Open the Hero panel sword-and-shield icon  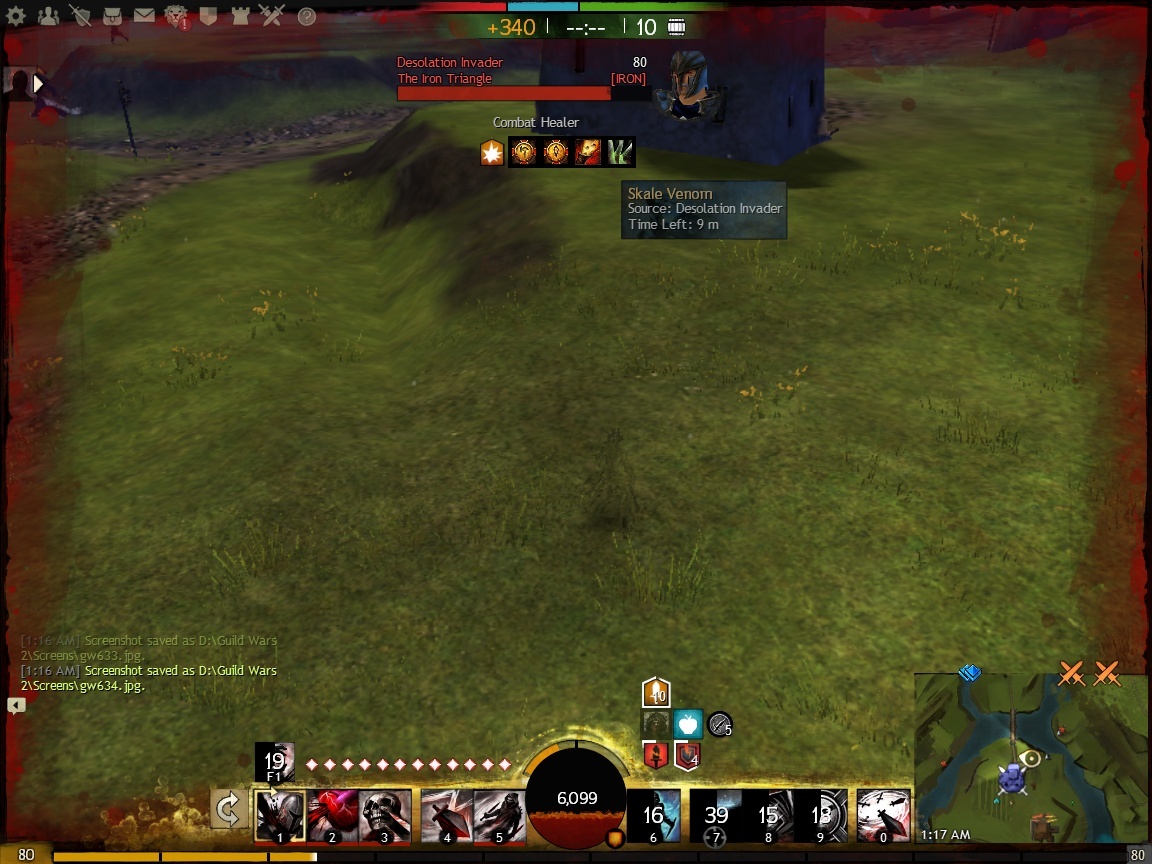pos(80,16)
